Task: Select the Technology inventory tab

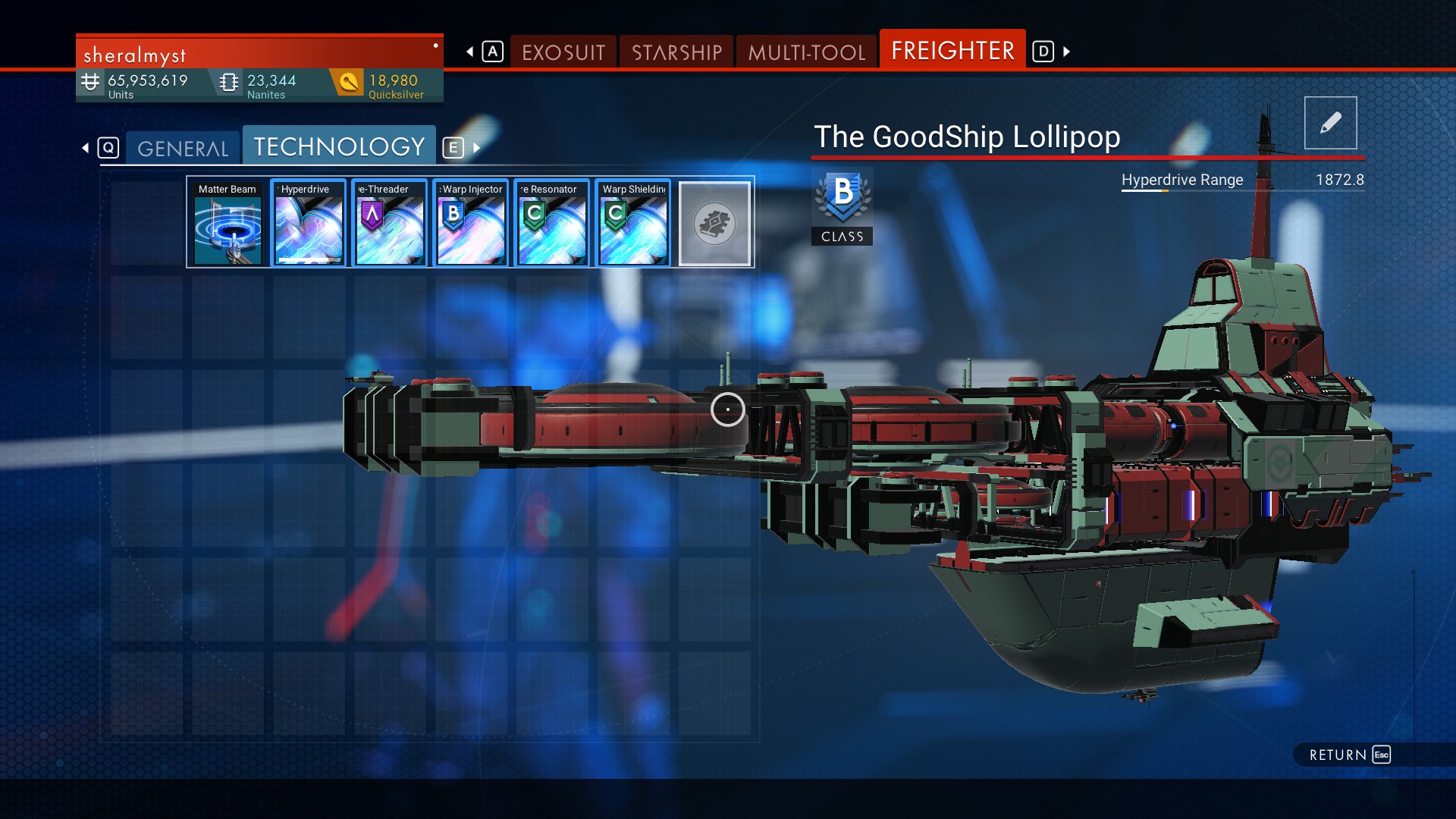Action: 339,146
